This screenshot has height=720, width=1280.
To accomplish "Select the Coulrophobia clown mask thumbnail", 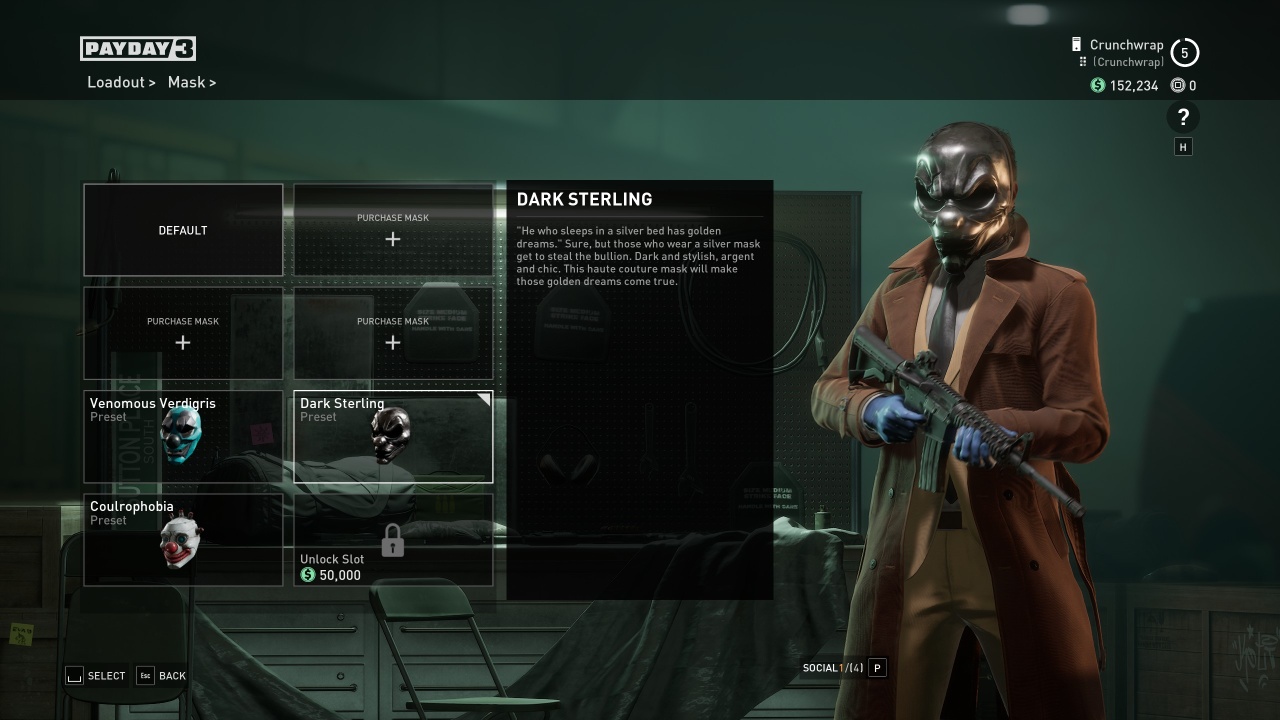I will (183, 540).
